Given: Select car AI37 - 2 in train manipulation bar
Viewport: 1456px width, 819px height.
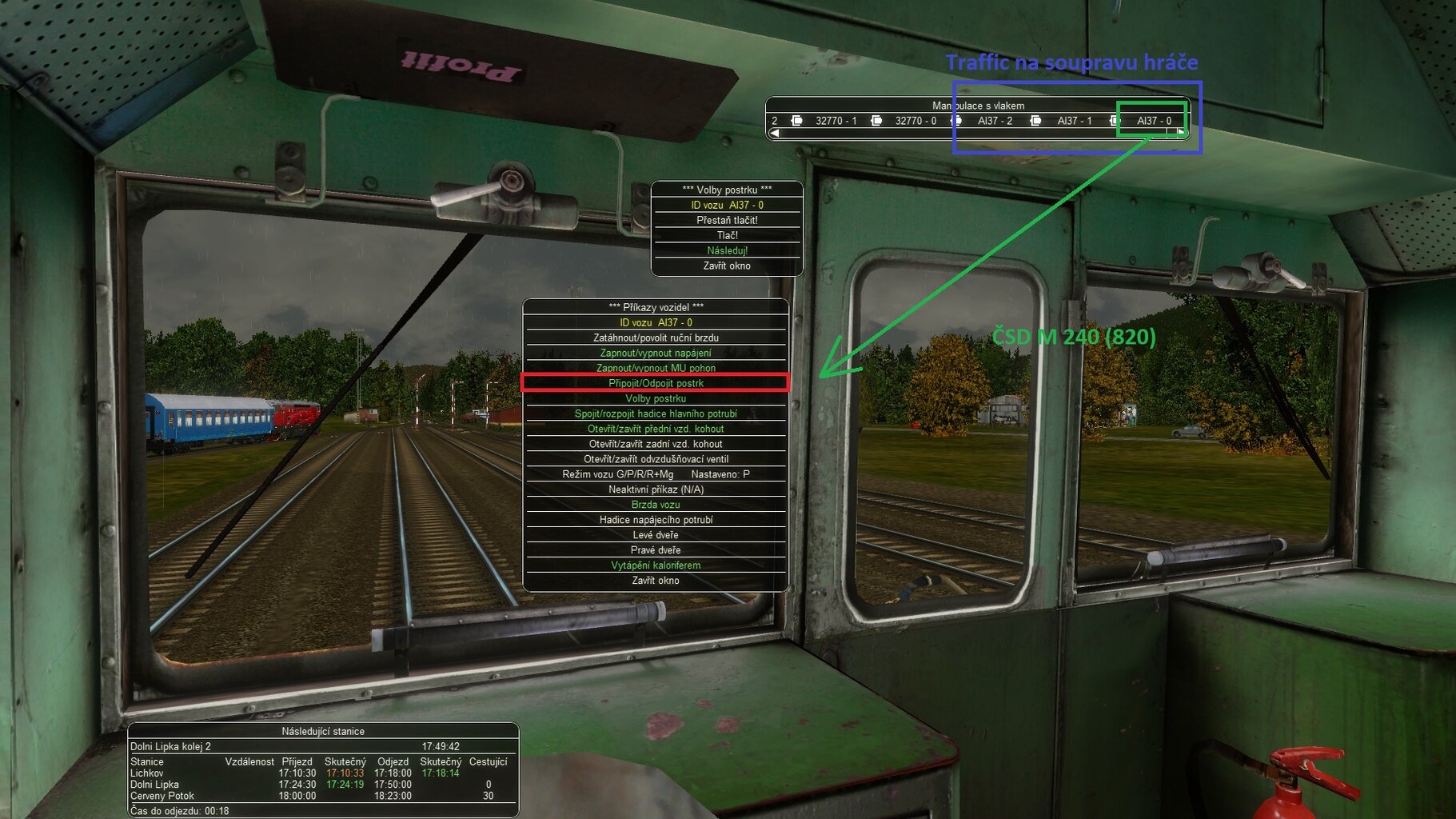Looking at the screenshot, I should click(995, 121).
